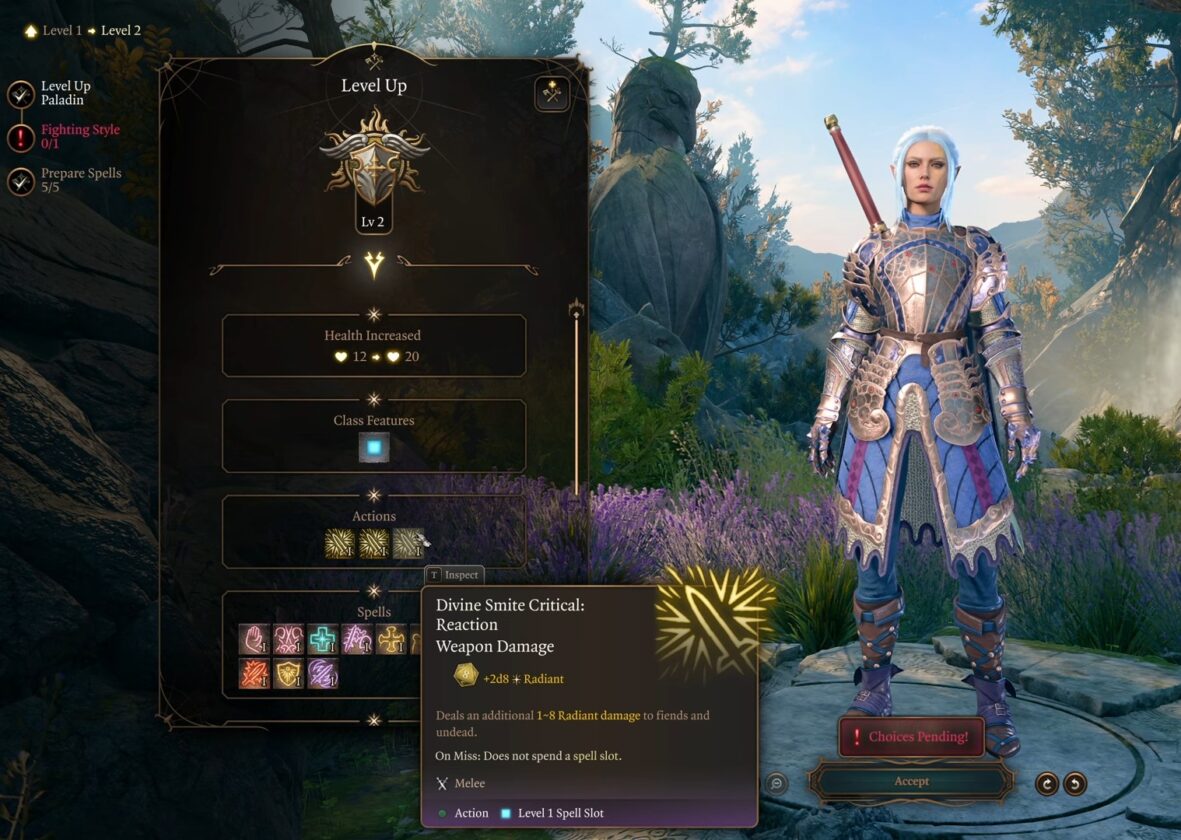Rotate the character preview clockwise
Screen dimensions: 1181x840
[1047, 784]
